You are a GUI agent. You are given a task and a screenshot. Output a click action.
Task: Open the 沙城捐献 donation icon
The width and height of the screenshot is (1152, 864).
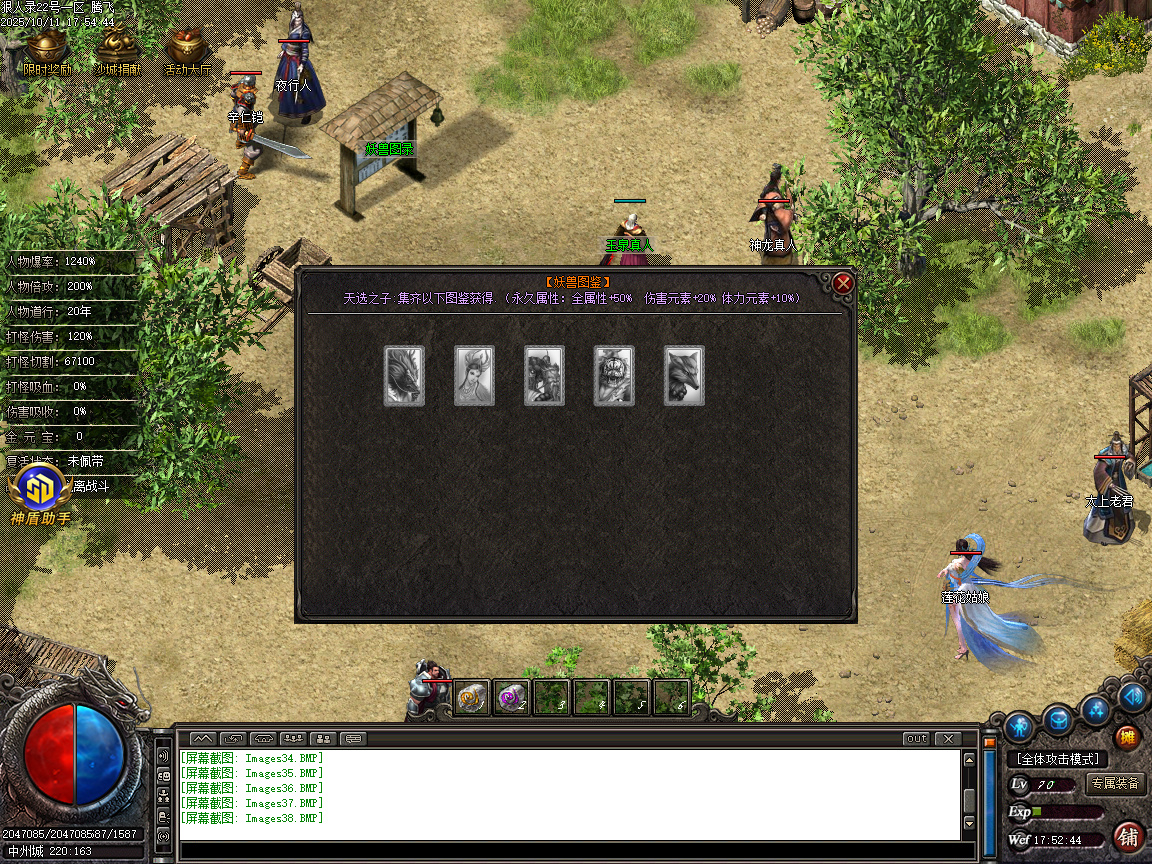117,51
